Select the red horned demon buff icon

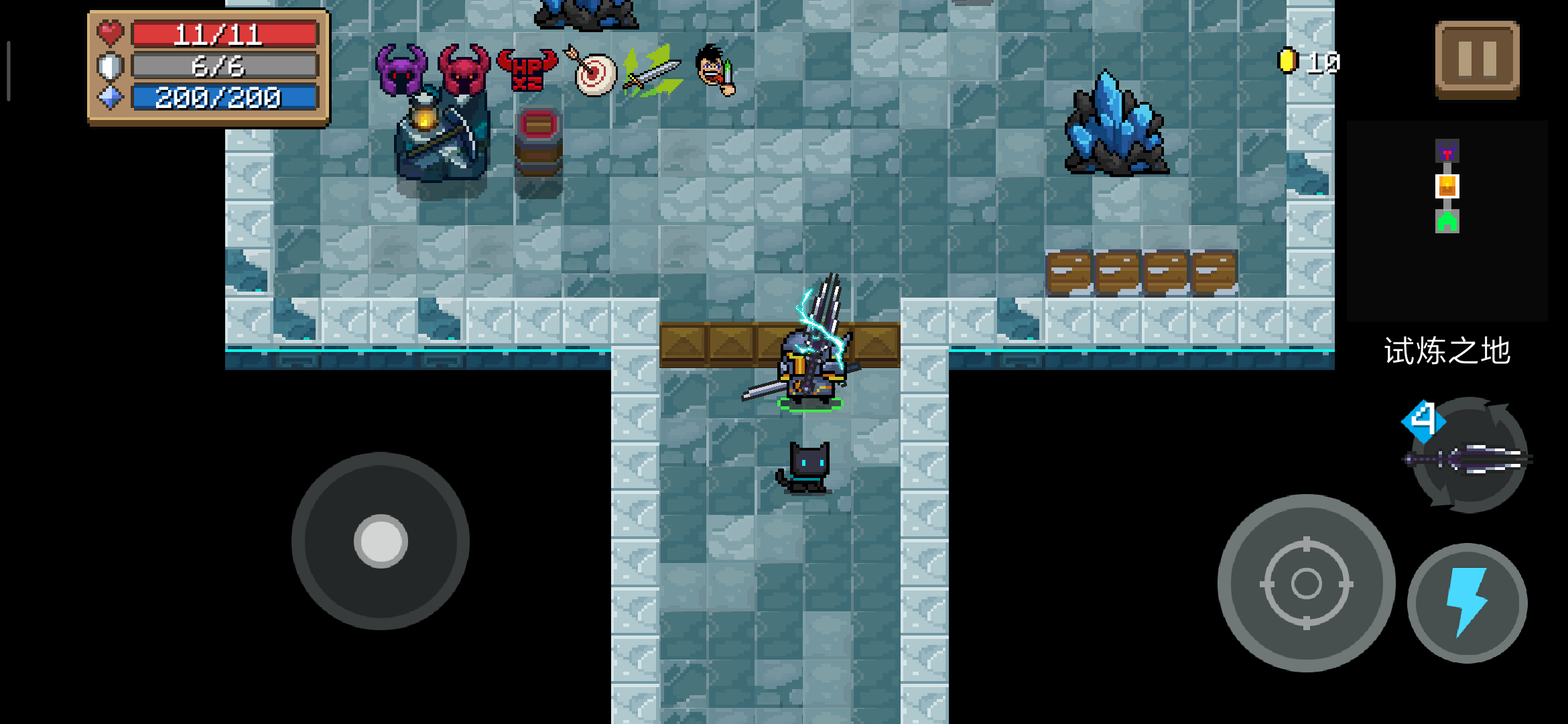tap(464, 70)
